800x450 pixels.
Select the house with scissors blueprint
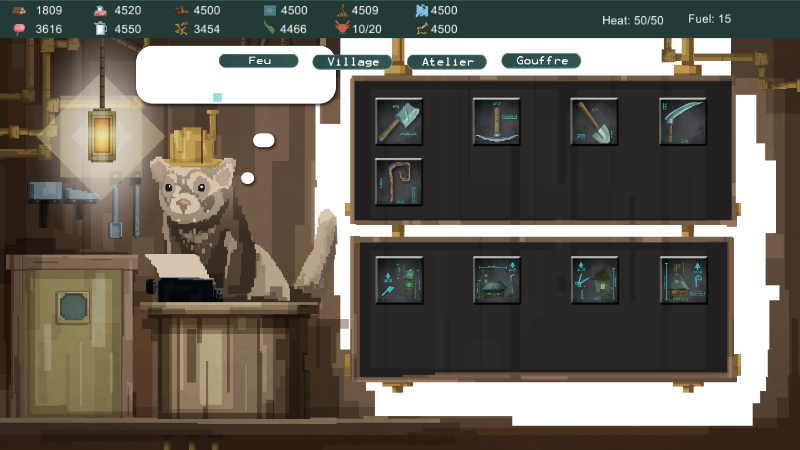[595, 280]
